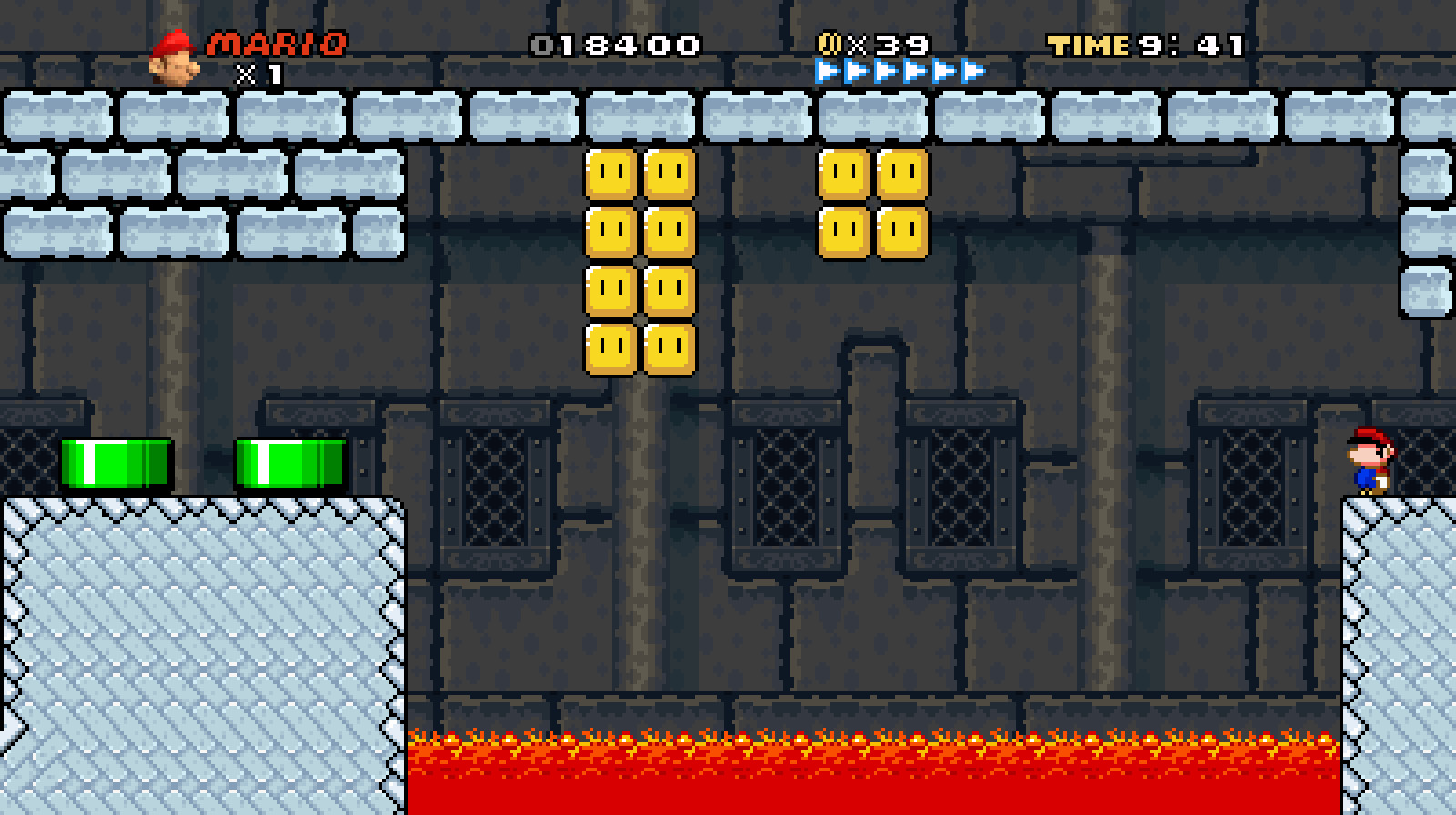This screenshot has width=1456, height=815.
Task: Select the coin counter icon
Action: click(x=831, y=41)
